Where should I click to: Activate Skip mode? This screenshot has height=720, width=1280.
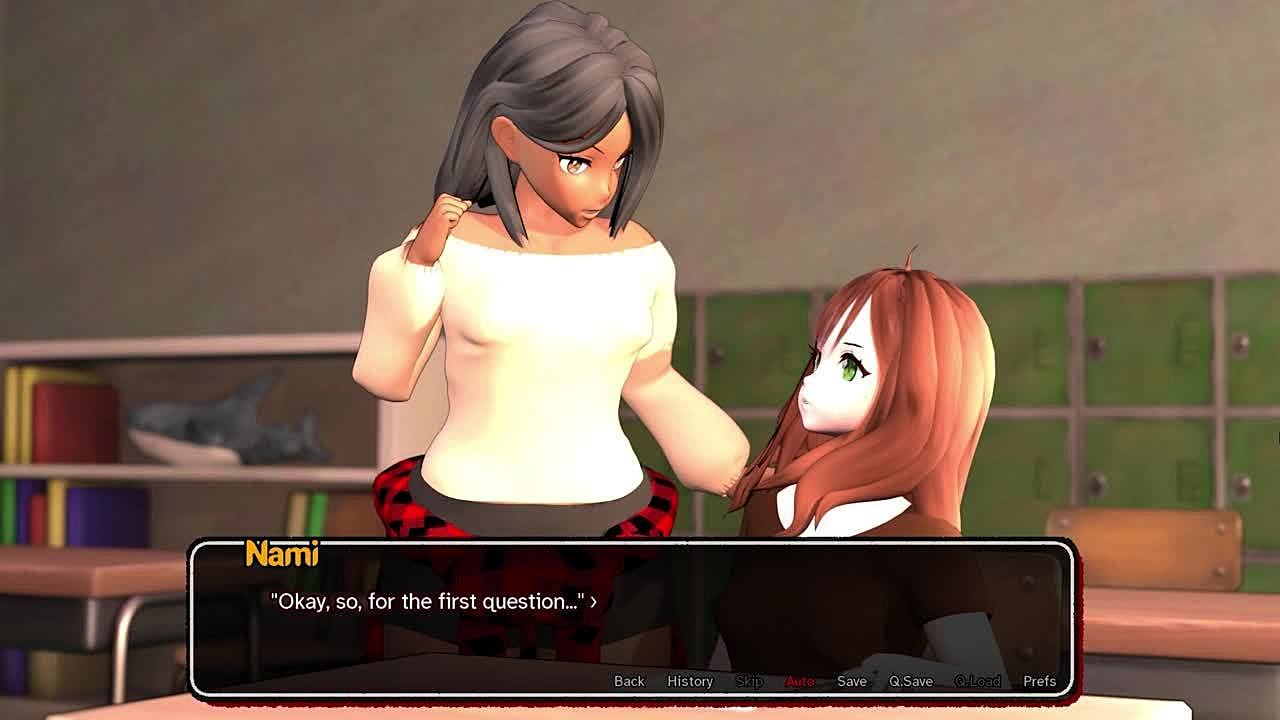[x=749, y=681]
